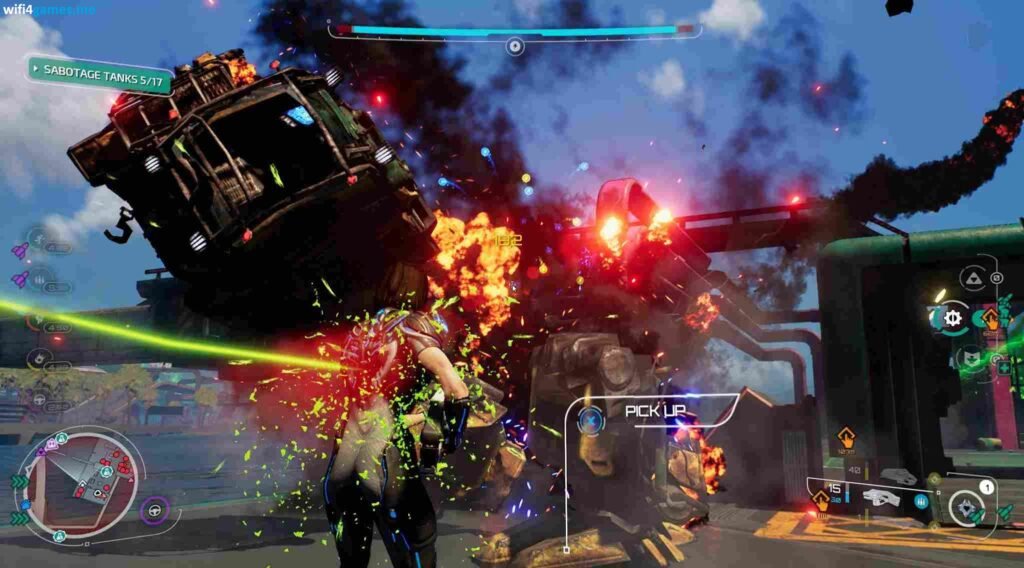Viewport: 1024px width, 568px height.
Task: Select the purple steering wheel vehicle icon
Action: pos(155,511)
